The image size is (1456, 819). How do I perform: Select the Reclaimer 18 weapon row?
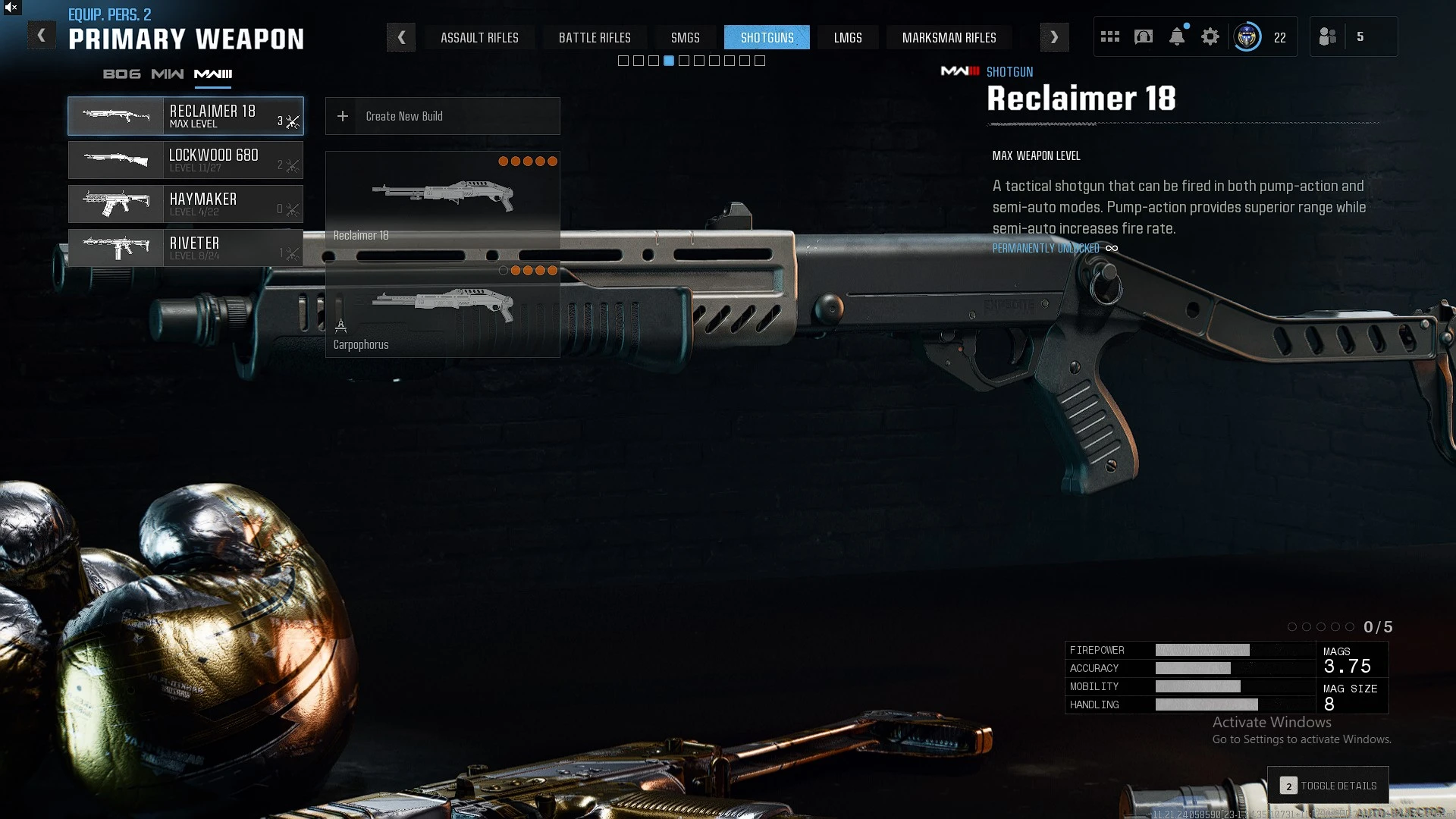pos(186,116)
